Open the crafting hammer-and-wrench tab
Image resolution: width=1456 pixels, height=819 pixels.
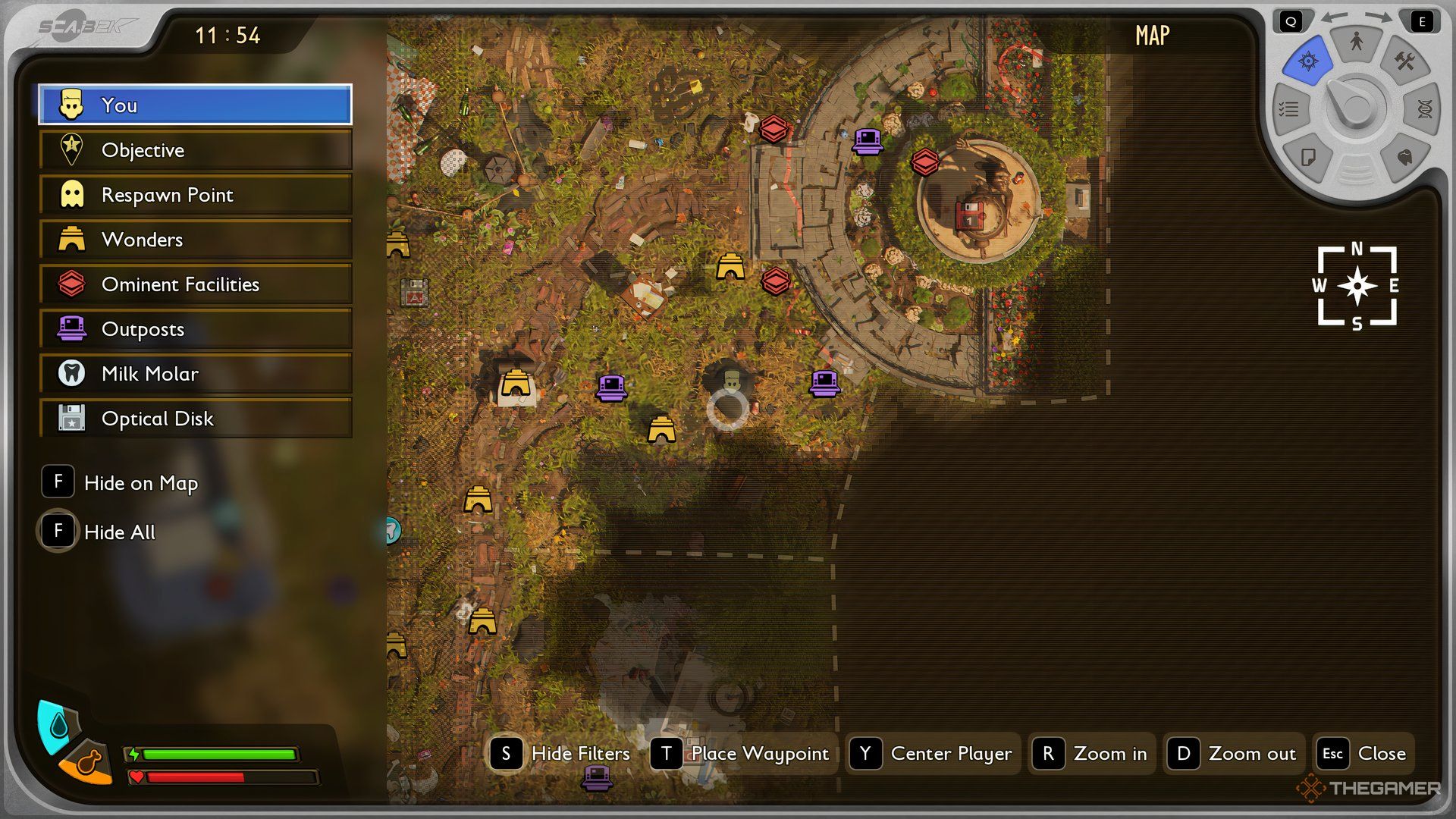[x=1404, y=61]
